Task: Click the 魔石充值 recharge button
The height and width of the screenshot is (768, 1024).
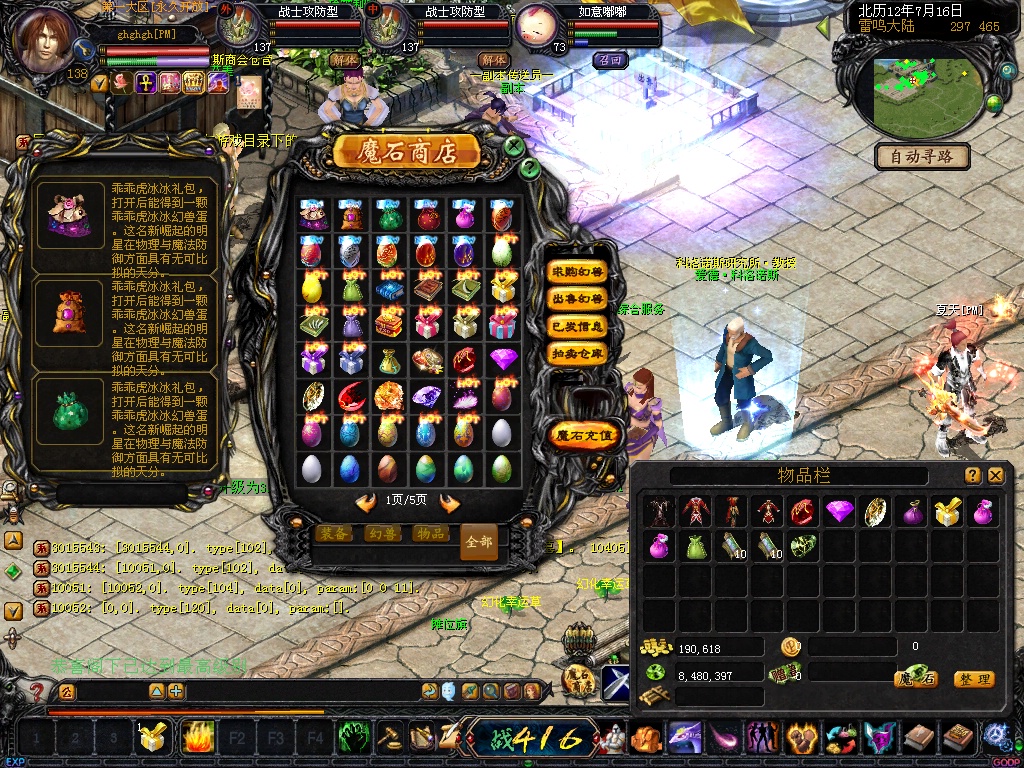Action: click(584, 436)
